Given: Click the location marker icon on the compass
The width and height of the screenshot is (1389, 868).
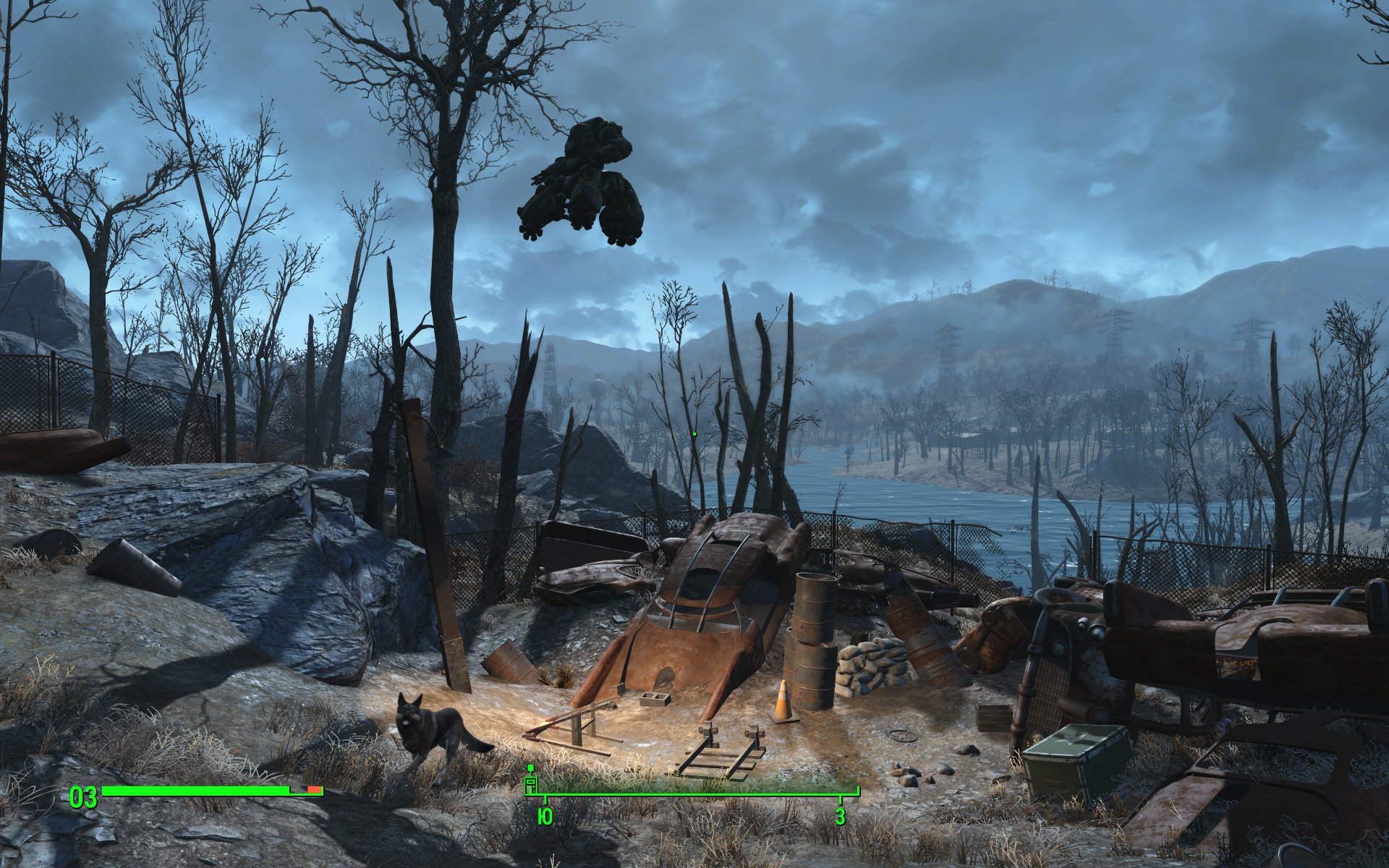Looking at the screenshot, I should pos(531,783).
